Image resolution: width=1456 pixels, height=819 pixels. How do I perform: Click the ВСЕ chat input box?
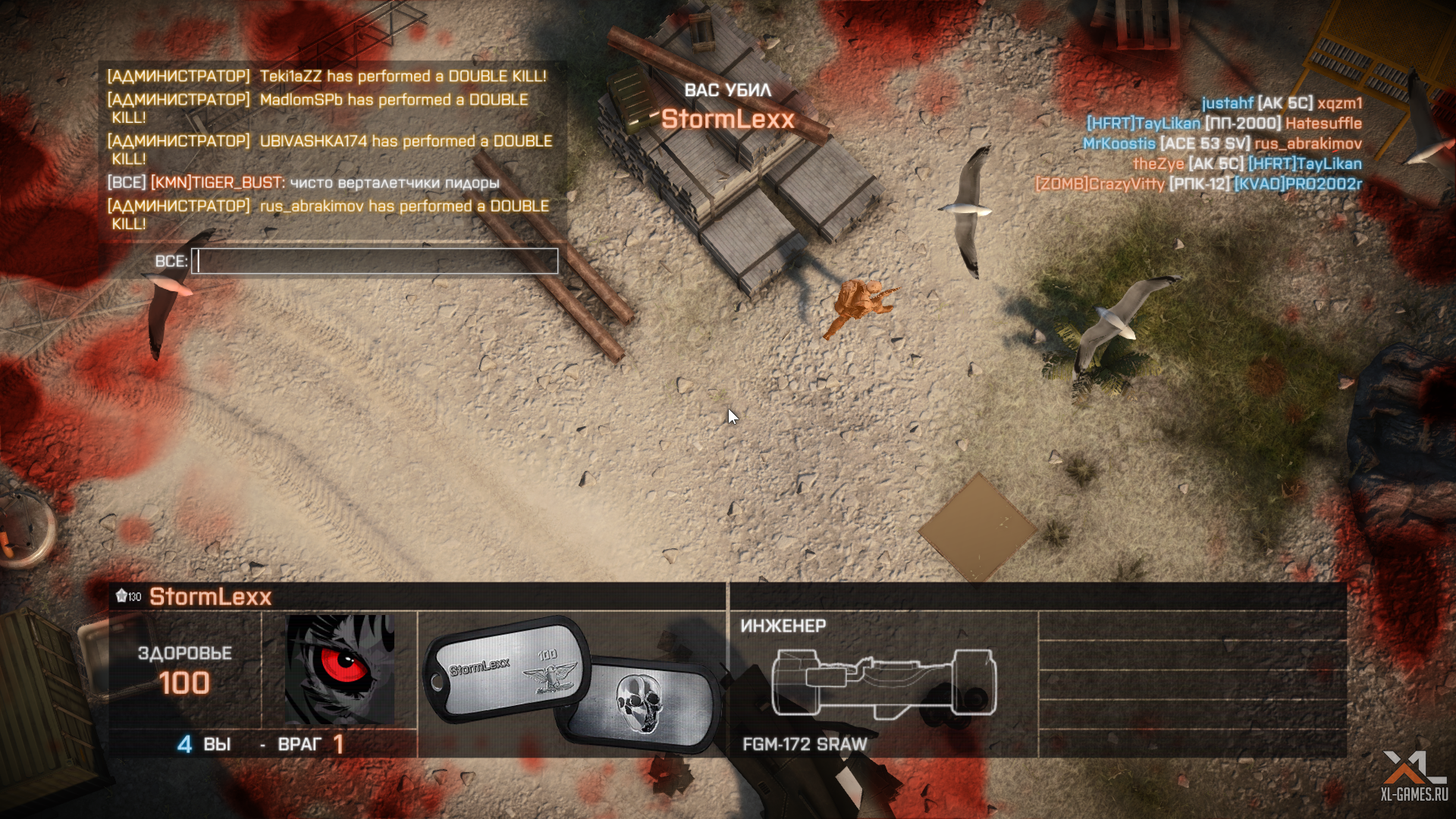click(x=375, y=262)
